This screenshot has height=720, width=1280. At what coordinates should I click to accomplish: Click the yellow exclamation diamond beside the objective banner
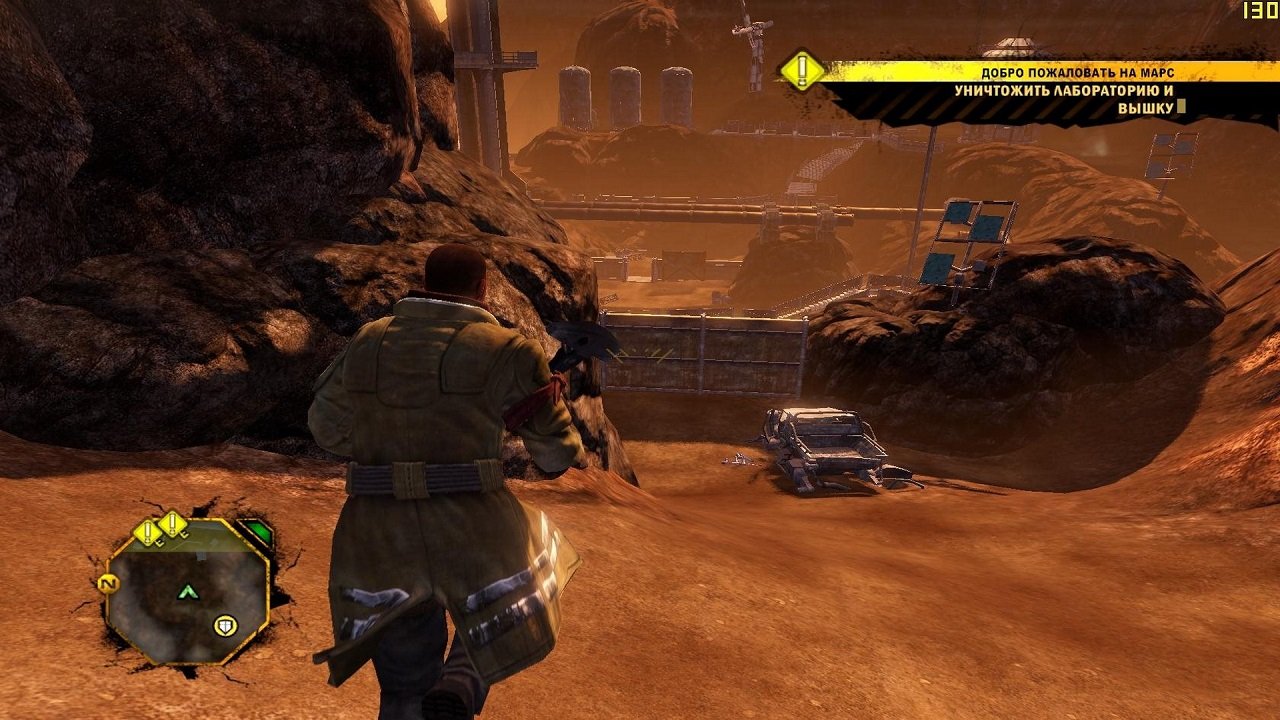click(x=801, y=70)
